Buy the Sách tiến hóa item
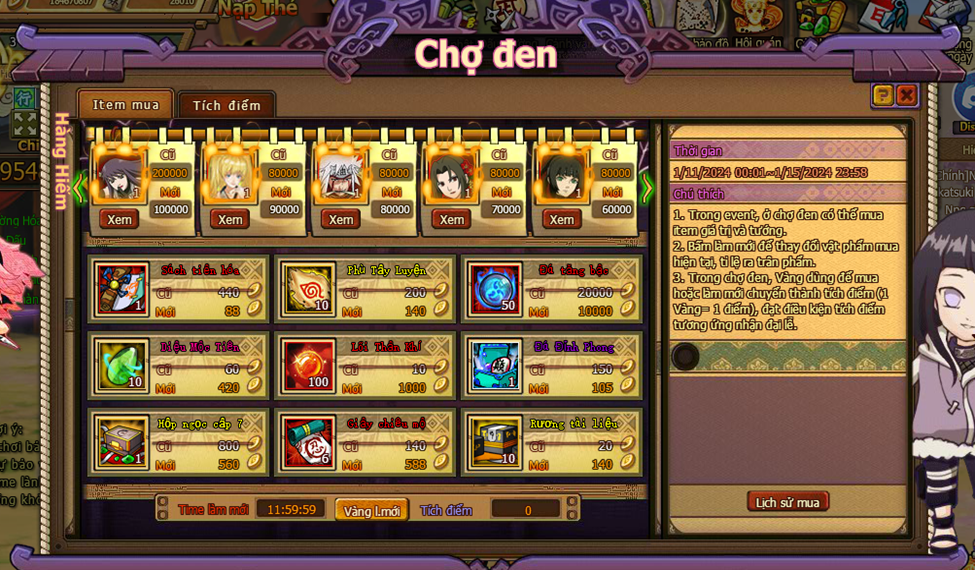The width and height of the screenshot is (975, 570). [x=122, y=289]
